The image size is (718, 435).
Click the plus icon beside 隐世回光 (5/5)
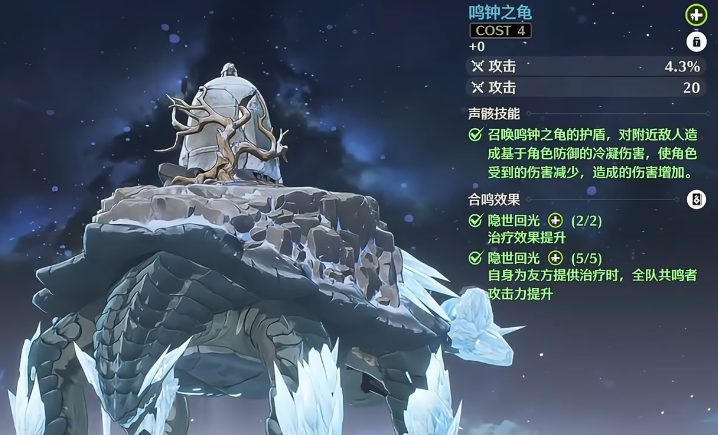pos(556,258)
